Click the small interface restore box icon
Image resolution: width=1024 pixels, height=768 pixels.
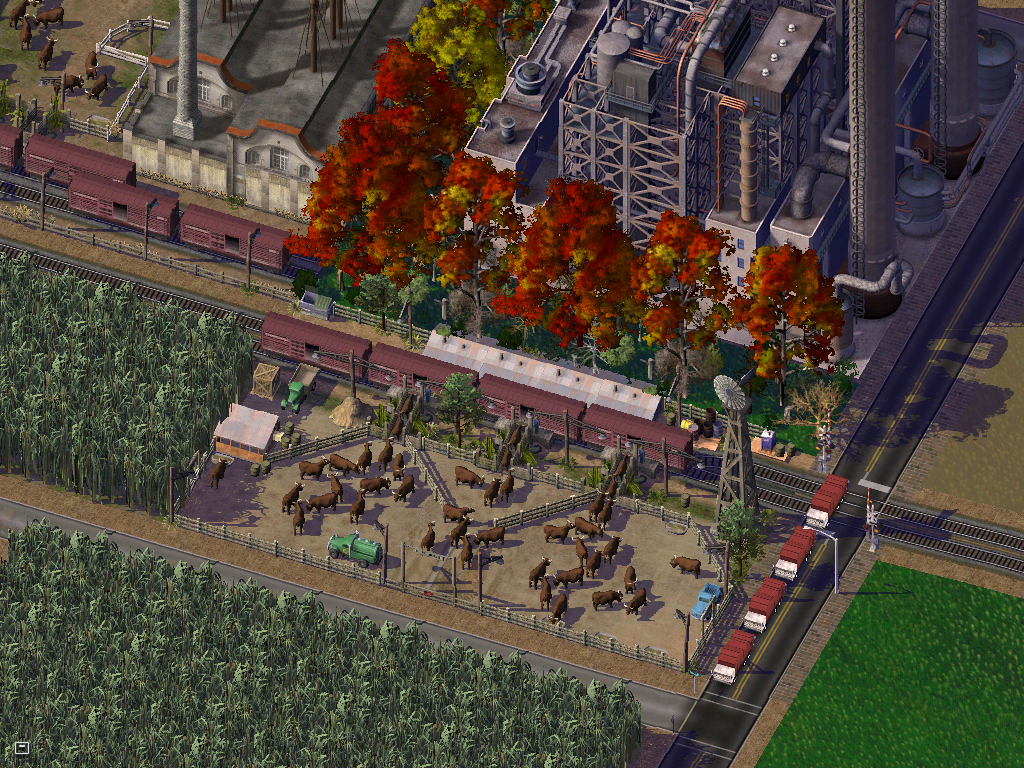coord(22,747)
